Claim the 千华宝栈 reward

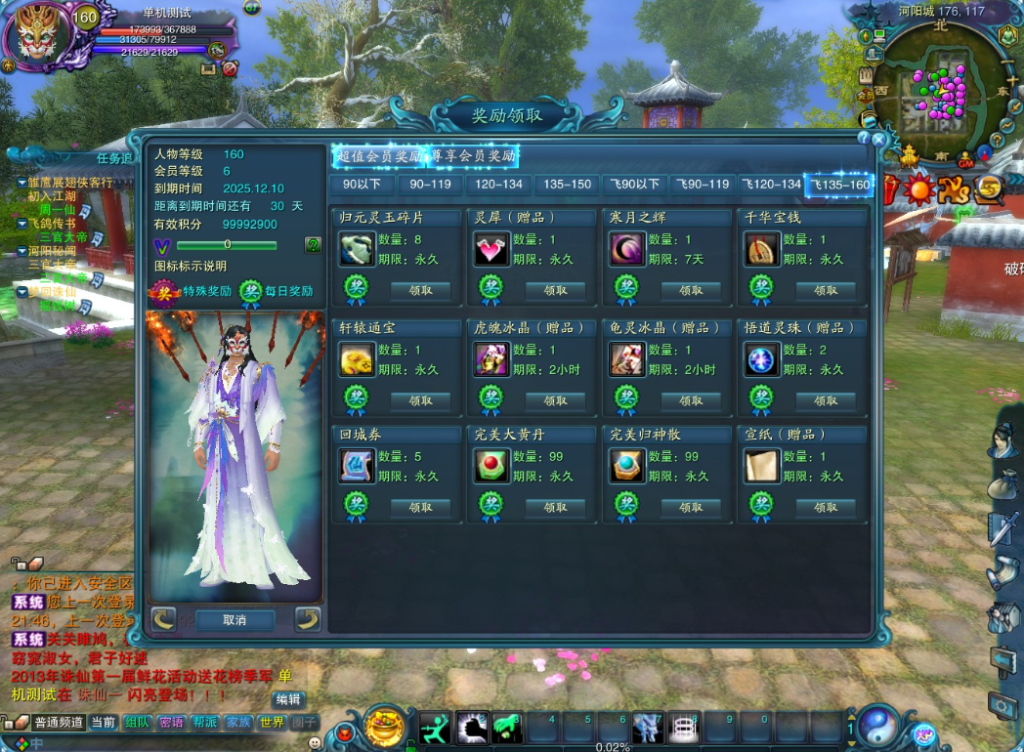pyautogui.click(x=826, y=290)
